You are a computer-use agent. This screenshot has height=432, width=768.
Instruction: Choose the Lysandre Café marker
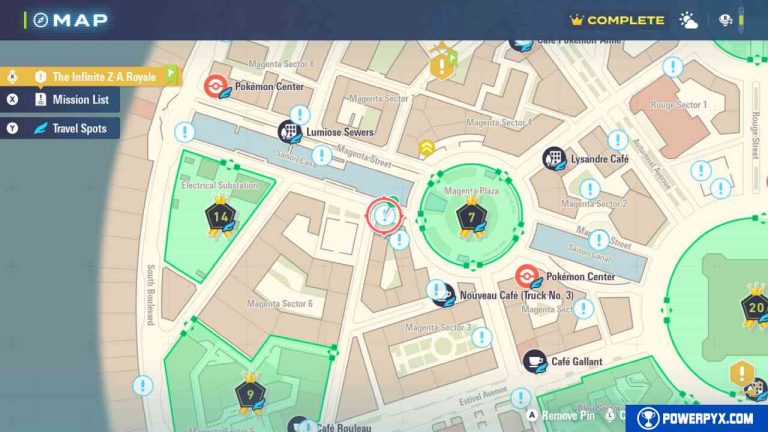point(555,158)
